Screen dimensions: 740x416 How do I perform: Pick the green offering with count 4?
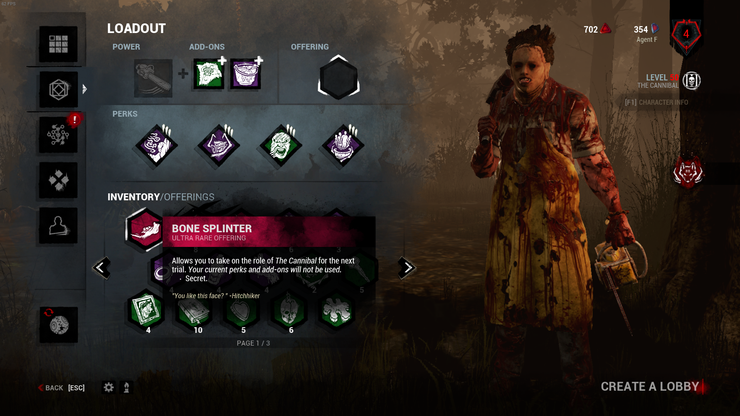[x=145, y=310]
